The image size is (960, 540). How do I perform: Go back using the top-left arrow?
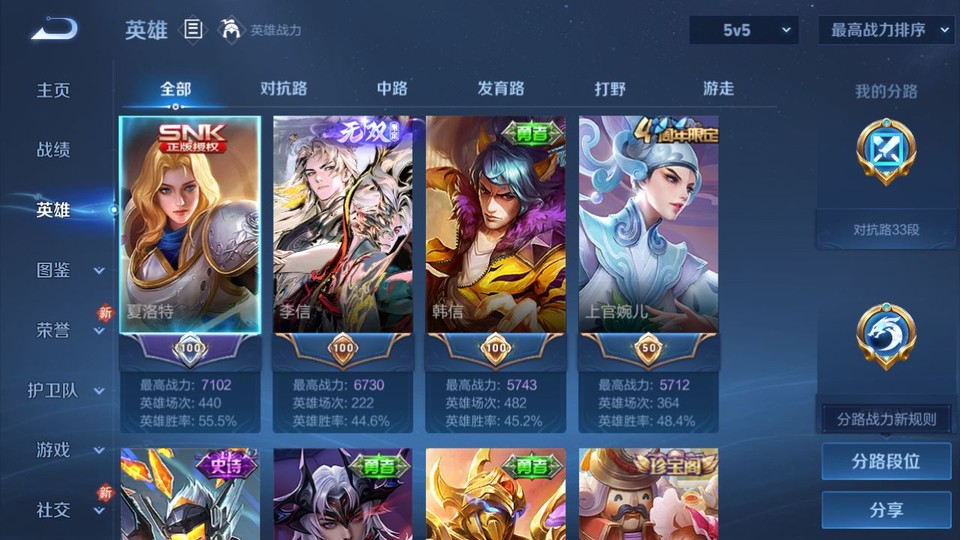pyautogui.click(x=53, y=30)
